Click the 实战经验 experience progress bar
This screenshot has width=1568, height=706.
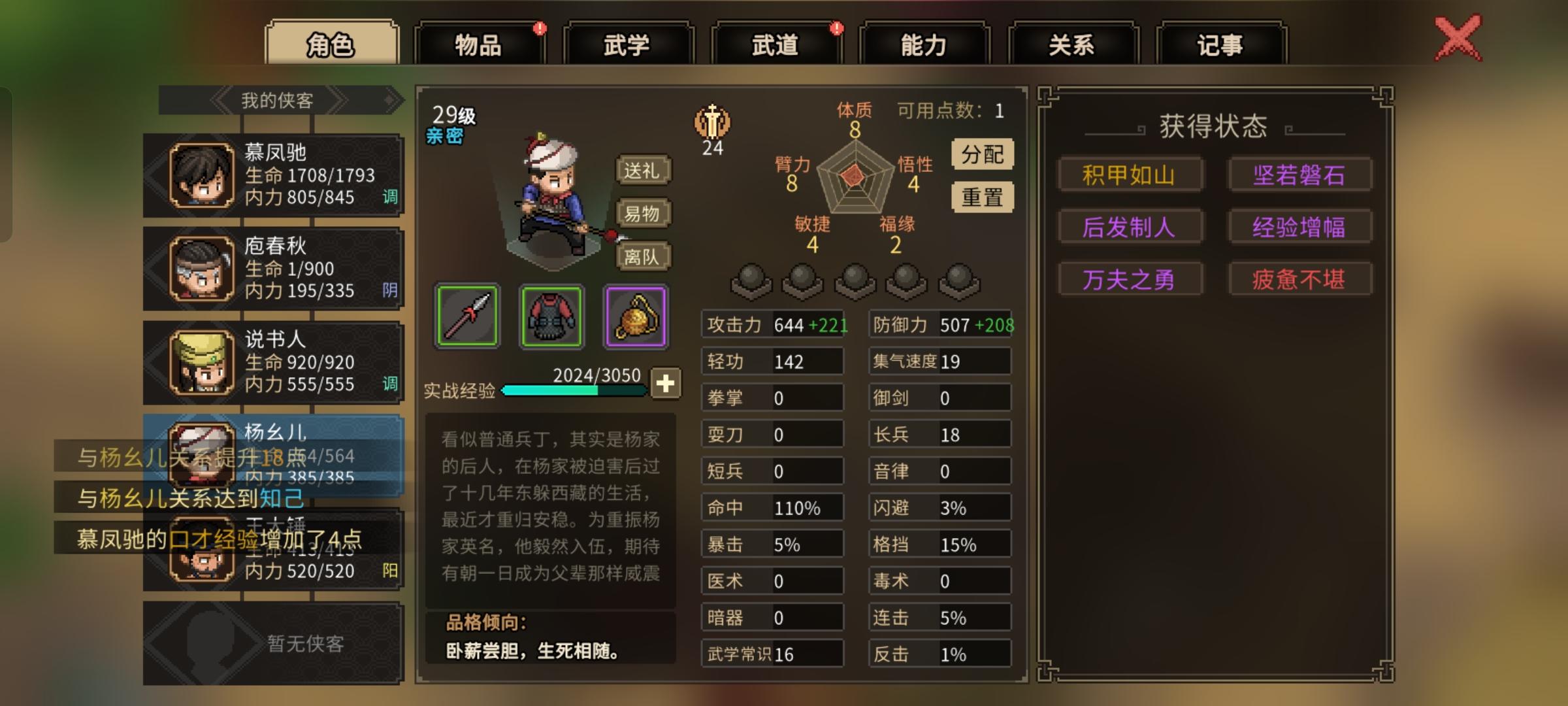(575, 391)
